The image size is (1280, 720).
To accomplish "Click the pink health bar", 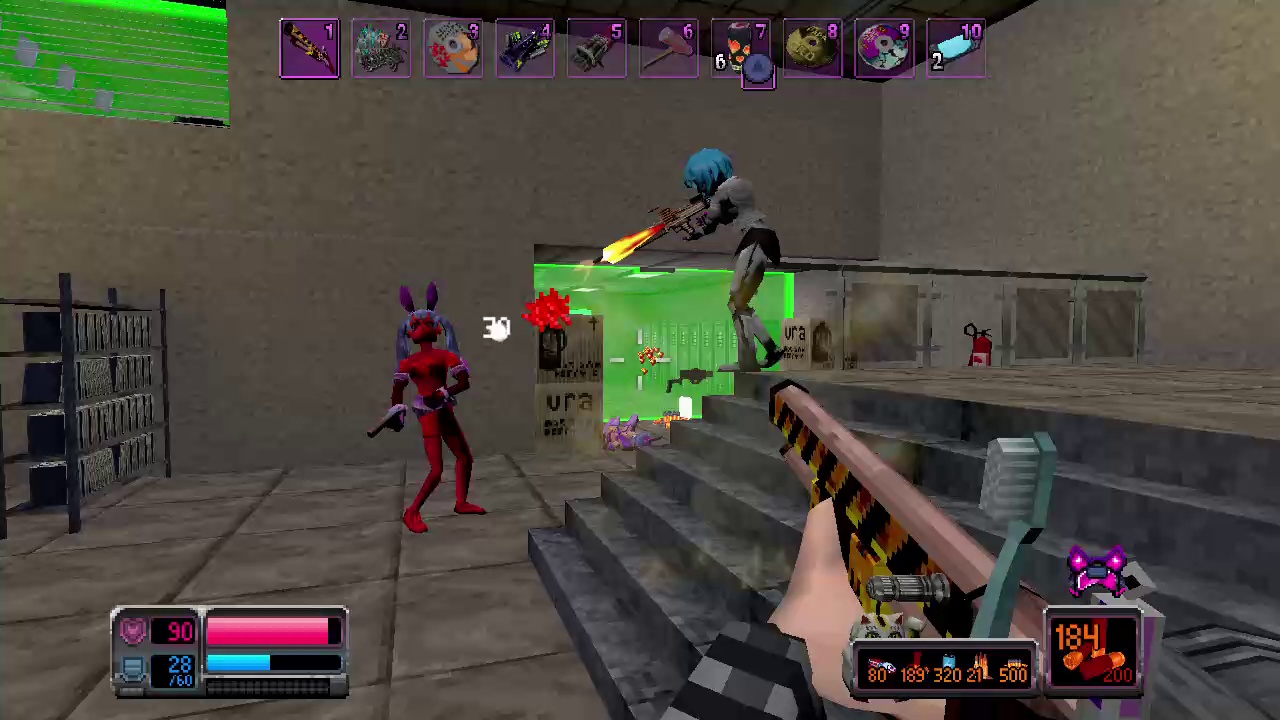I will (x=265, y=630).
